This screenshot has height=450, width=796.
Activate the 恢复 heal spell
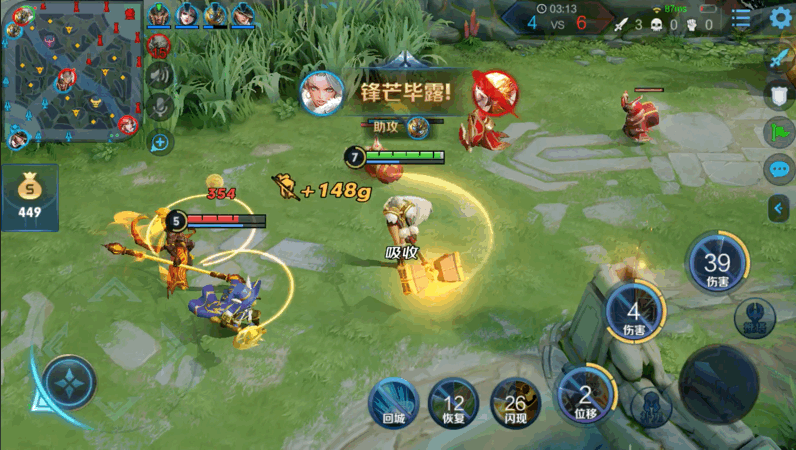(453, 402)
